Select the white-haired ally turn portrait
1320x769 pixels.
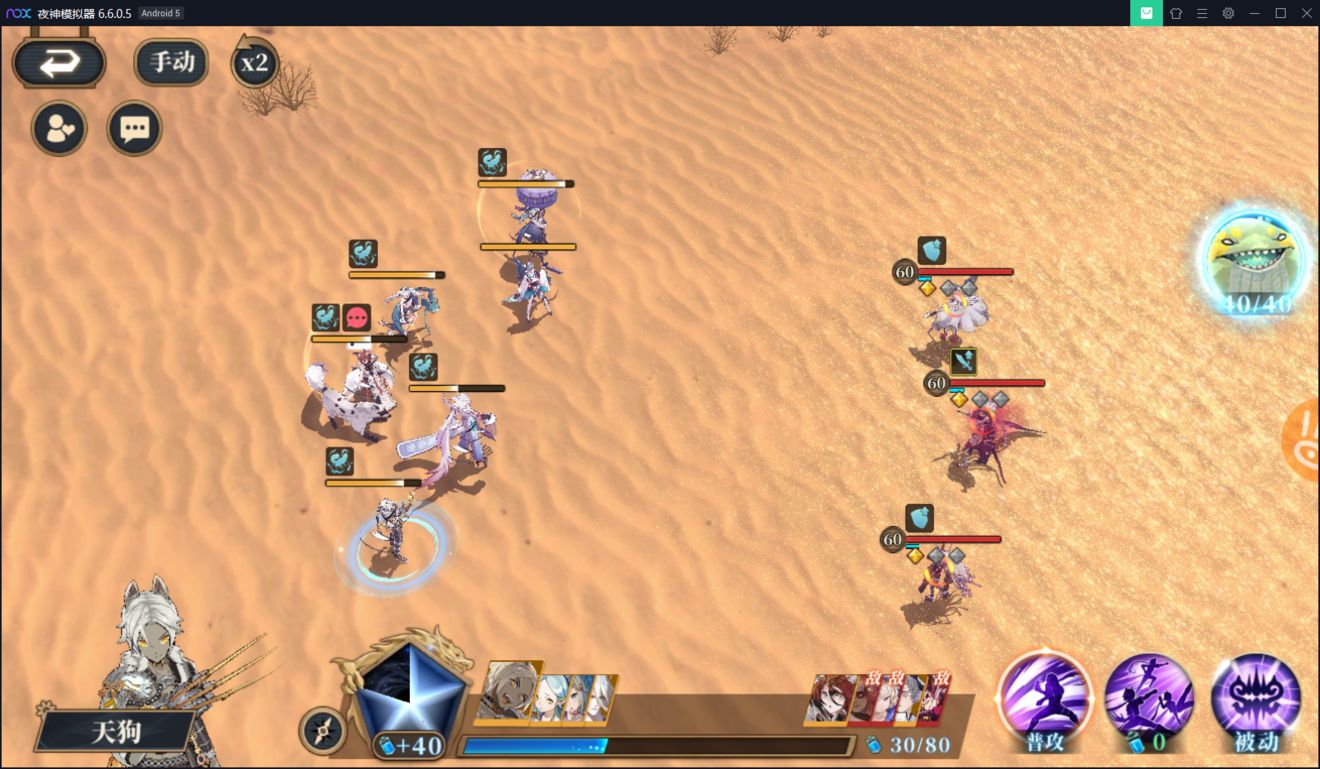508,691
